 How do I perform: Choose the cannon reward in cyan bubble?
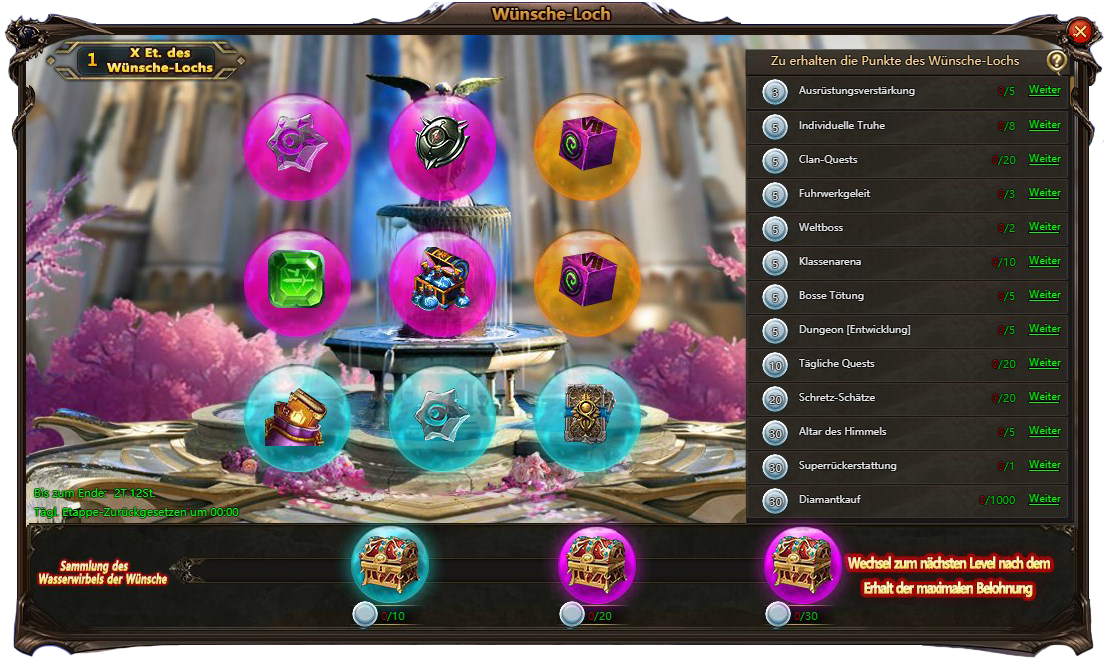(x=297, y=418)
